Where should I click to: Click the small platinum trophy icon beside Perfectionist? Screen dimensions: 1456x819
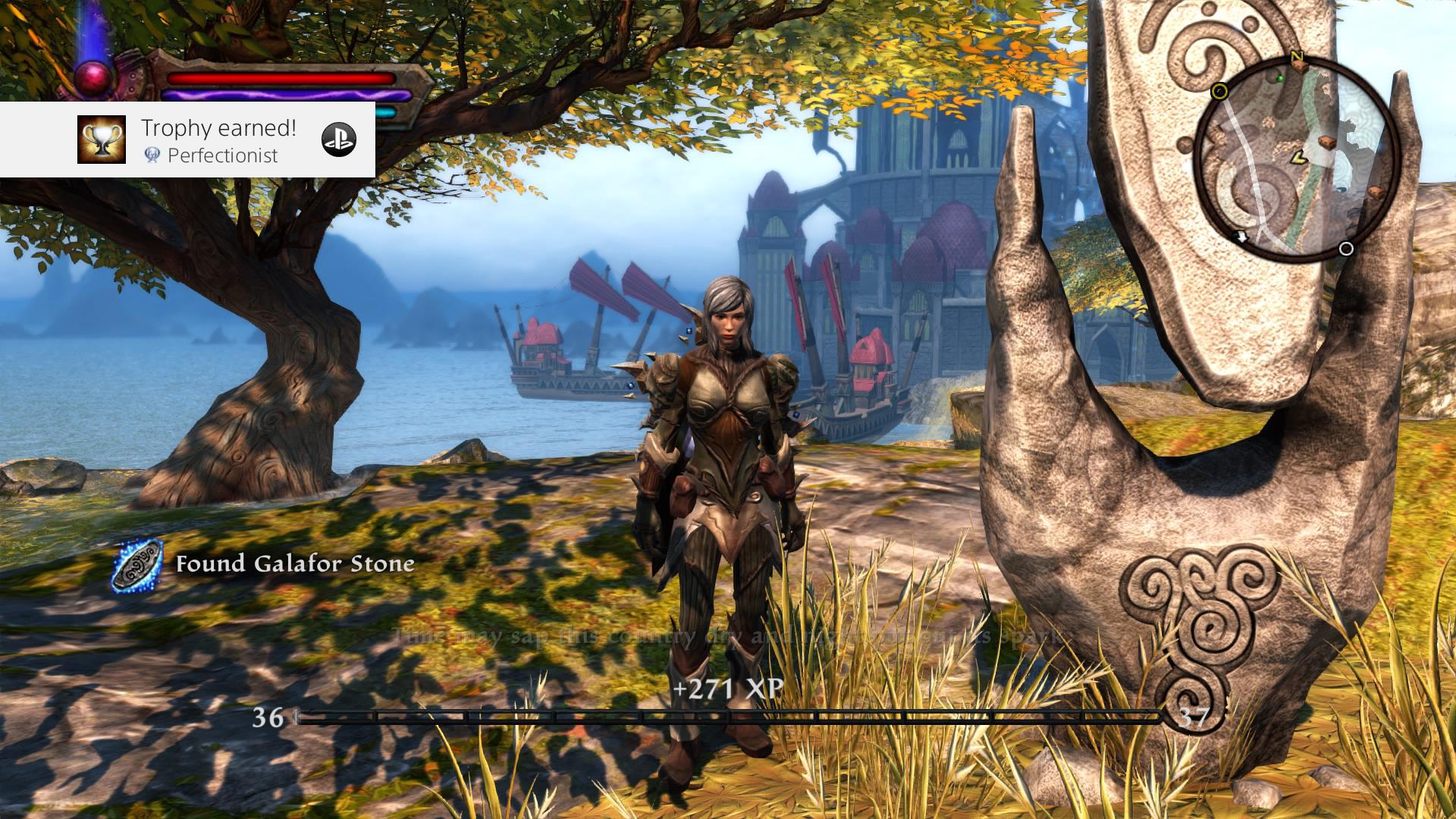pos(153,154)
